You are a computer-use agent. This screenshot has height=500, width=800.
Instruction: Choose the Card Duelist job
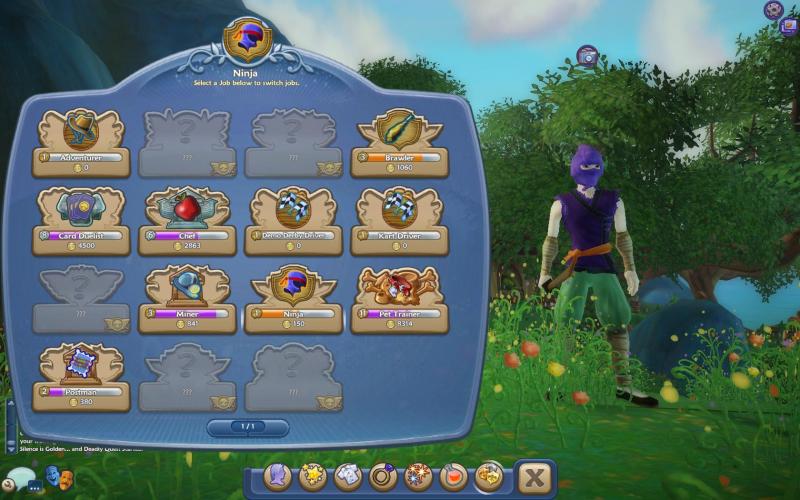click(80, 220)
